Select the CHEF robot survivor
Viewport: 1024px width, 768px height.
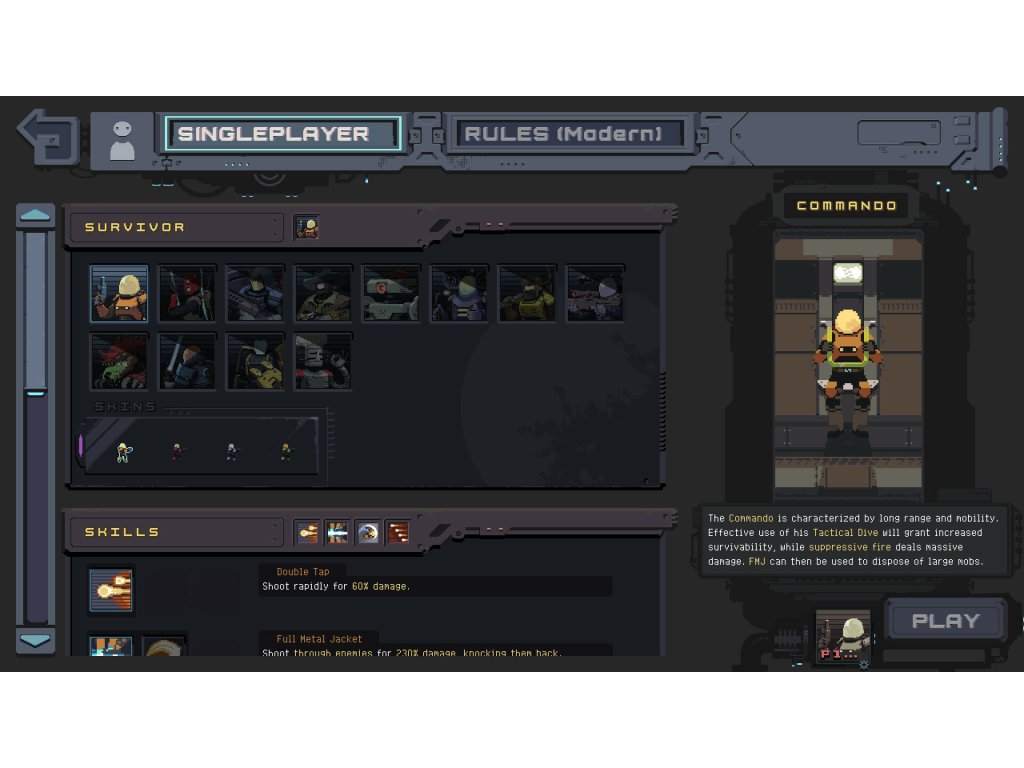pos(323,361)
